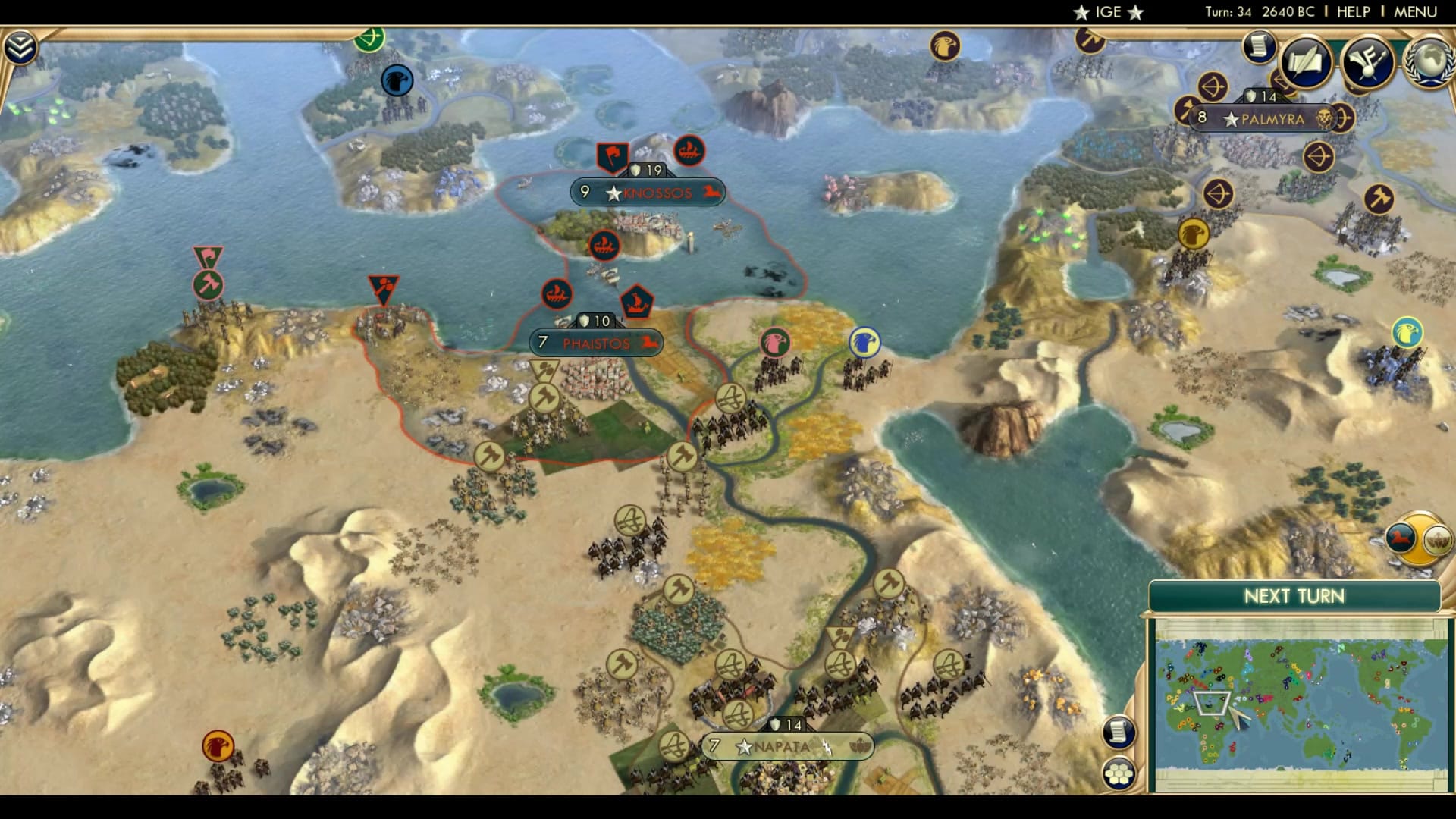Screen dimensions: 1456x819
Task: Click the IGE star label at top
Action: point(1108,11)
